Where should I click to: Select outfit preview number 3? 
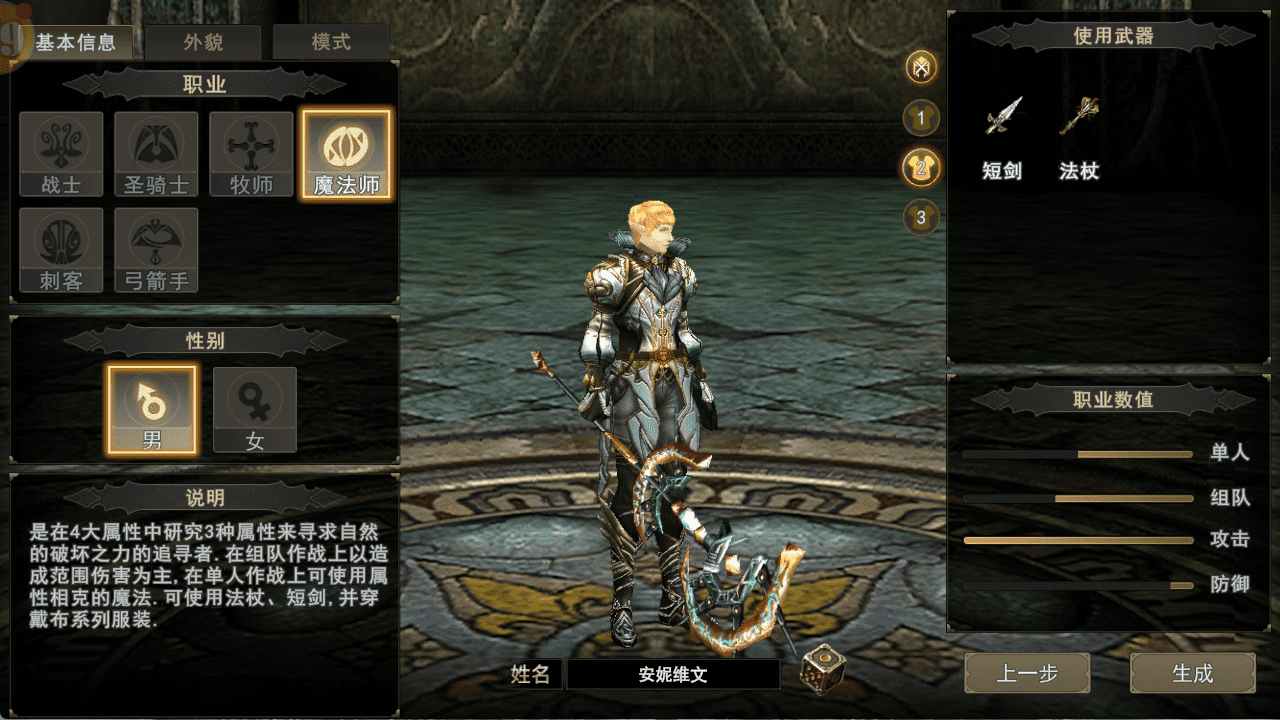pyautogui.click(x=921, y=216)
